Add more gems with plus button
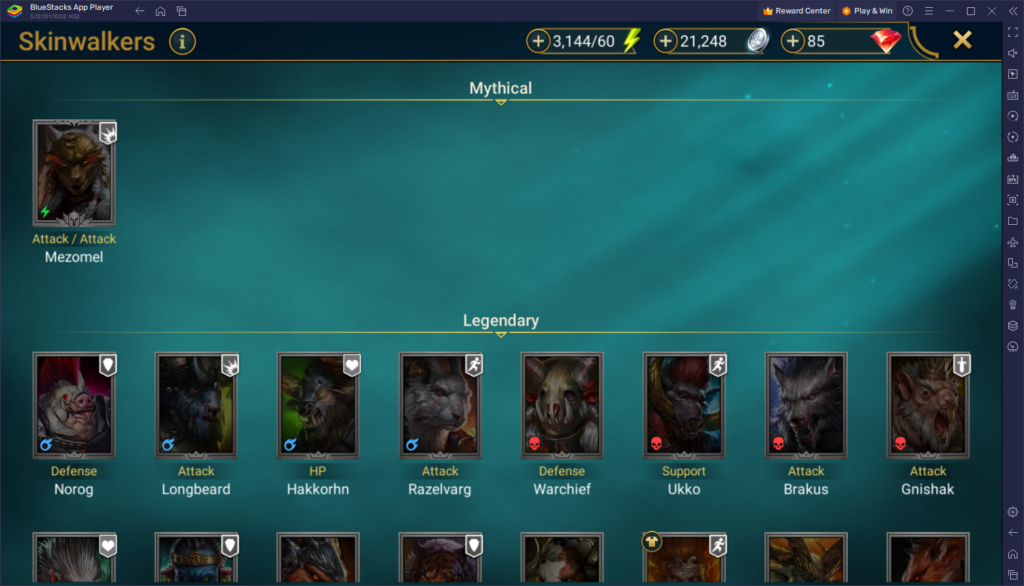Image resolution: width=1024 pixels, height=586 pixels. tap(793, 42)
